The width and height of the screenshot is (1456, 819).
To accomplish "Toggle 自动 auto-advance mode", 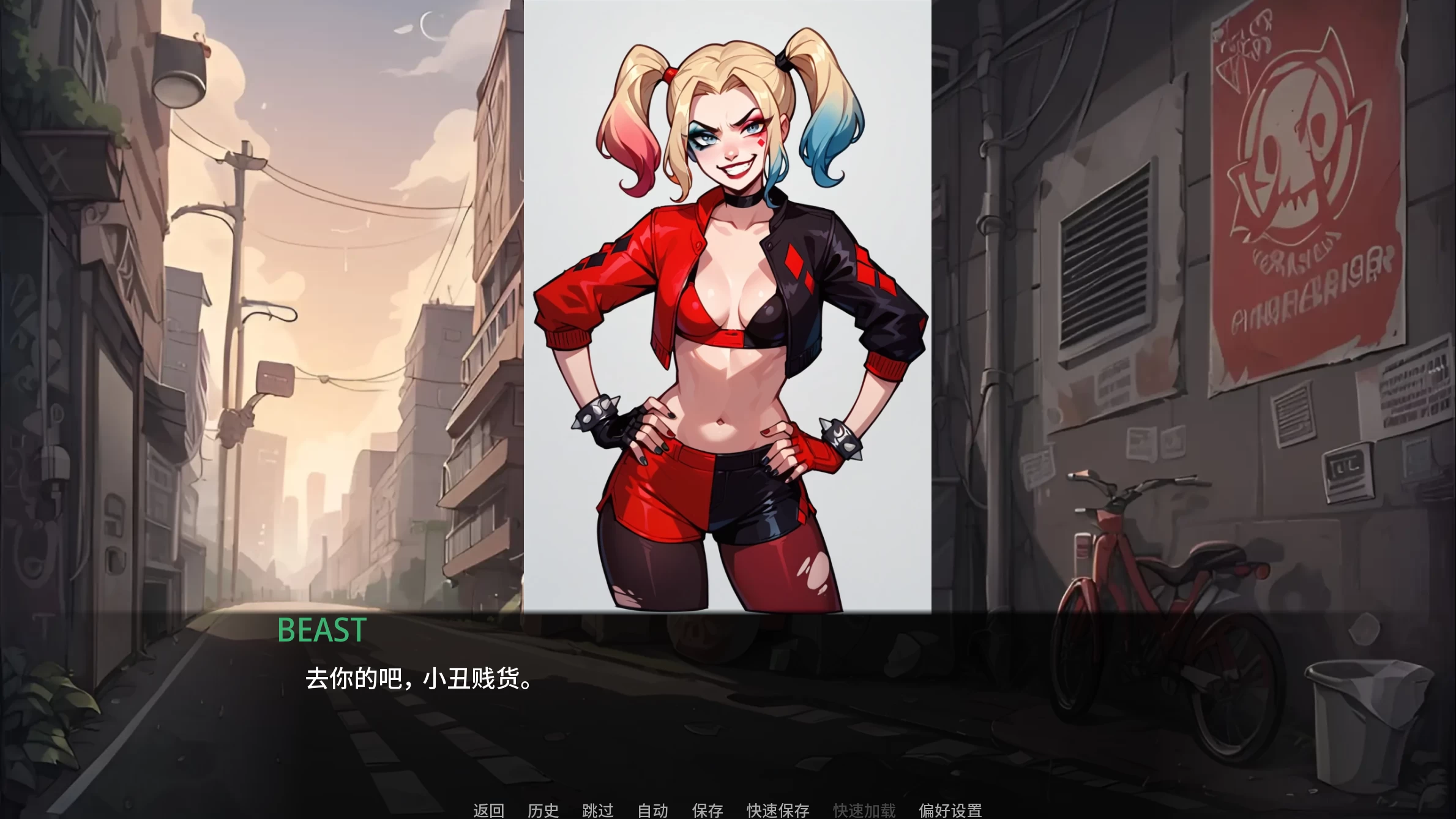I will (x=652, y=809).
